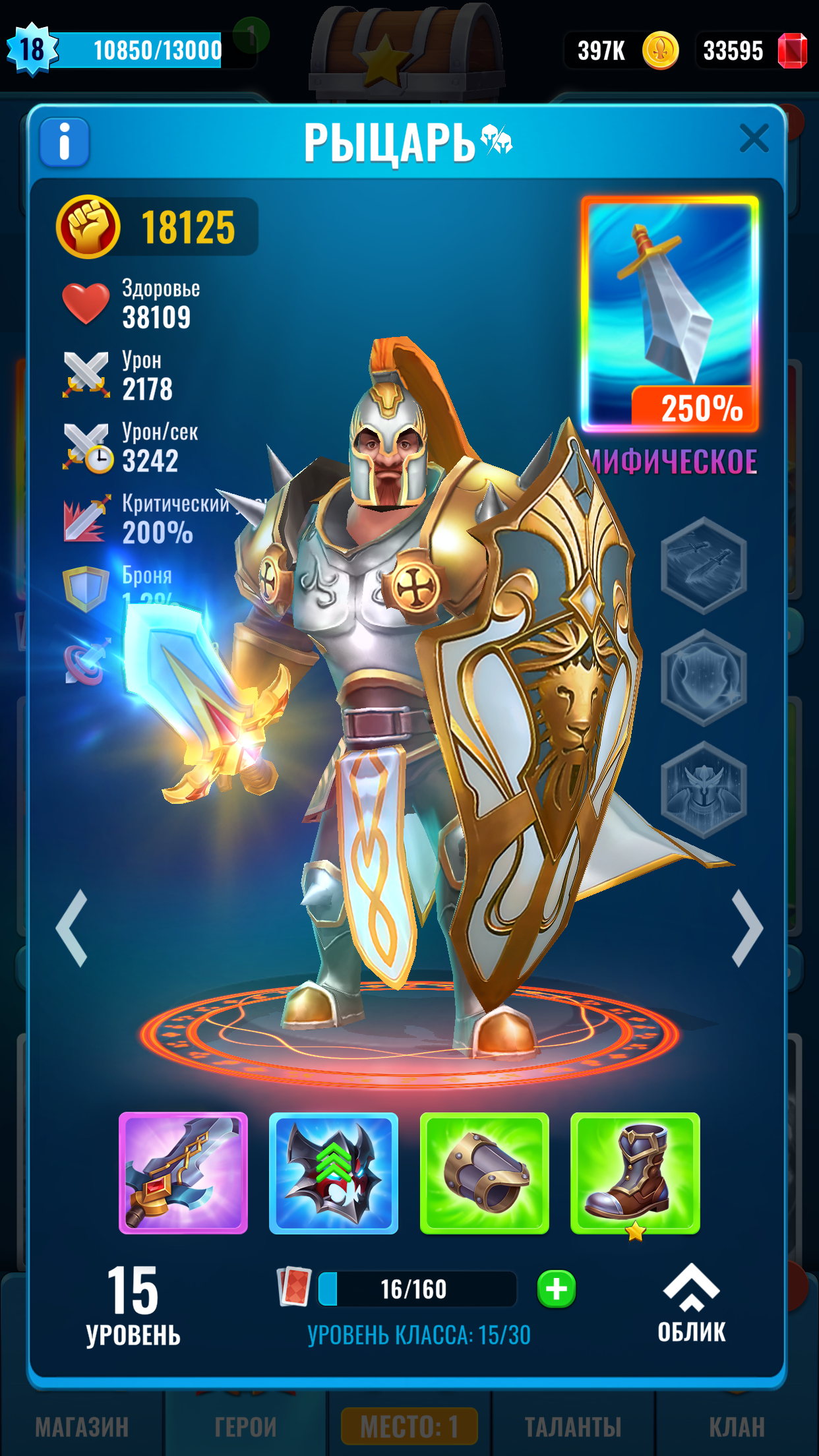Switch to the Клан tab
This screenshot has height=1456, width=819.
[x=737, y=1427]
